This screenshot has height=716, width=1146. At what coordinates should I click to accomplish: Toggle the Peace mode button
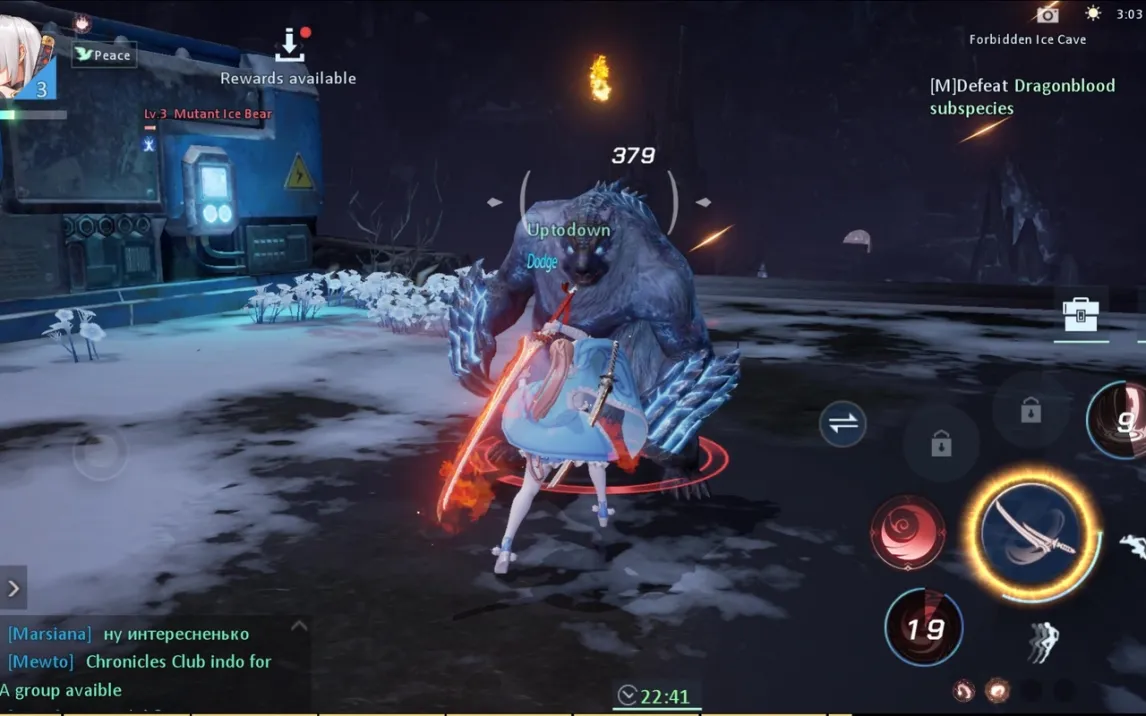pos(104,55)
